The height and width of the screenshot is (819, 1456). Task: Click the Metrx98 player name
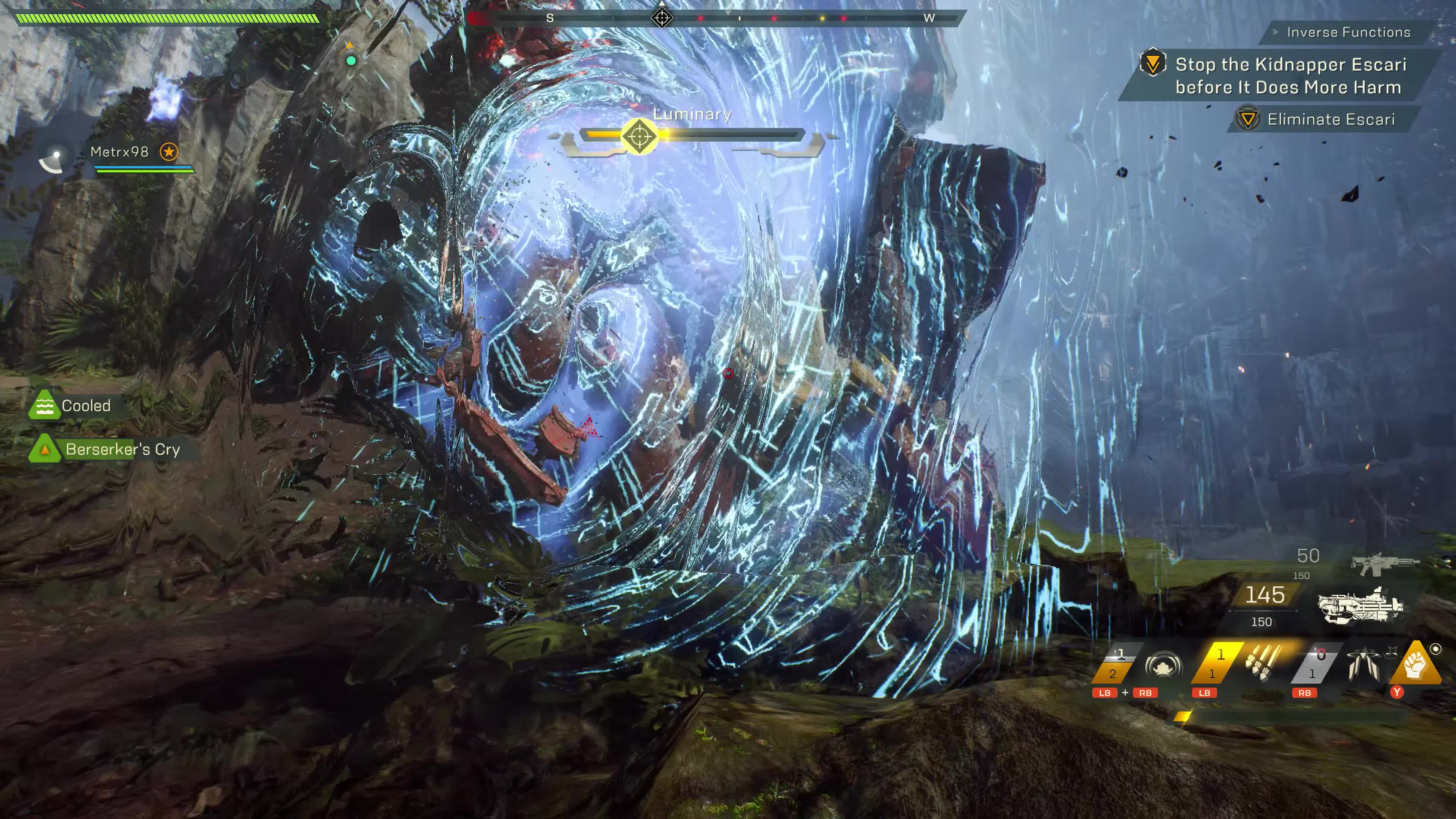tap(120, 152)
